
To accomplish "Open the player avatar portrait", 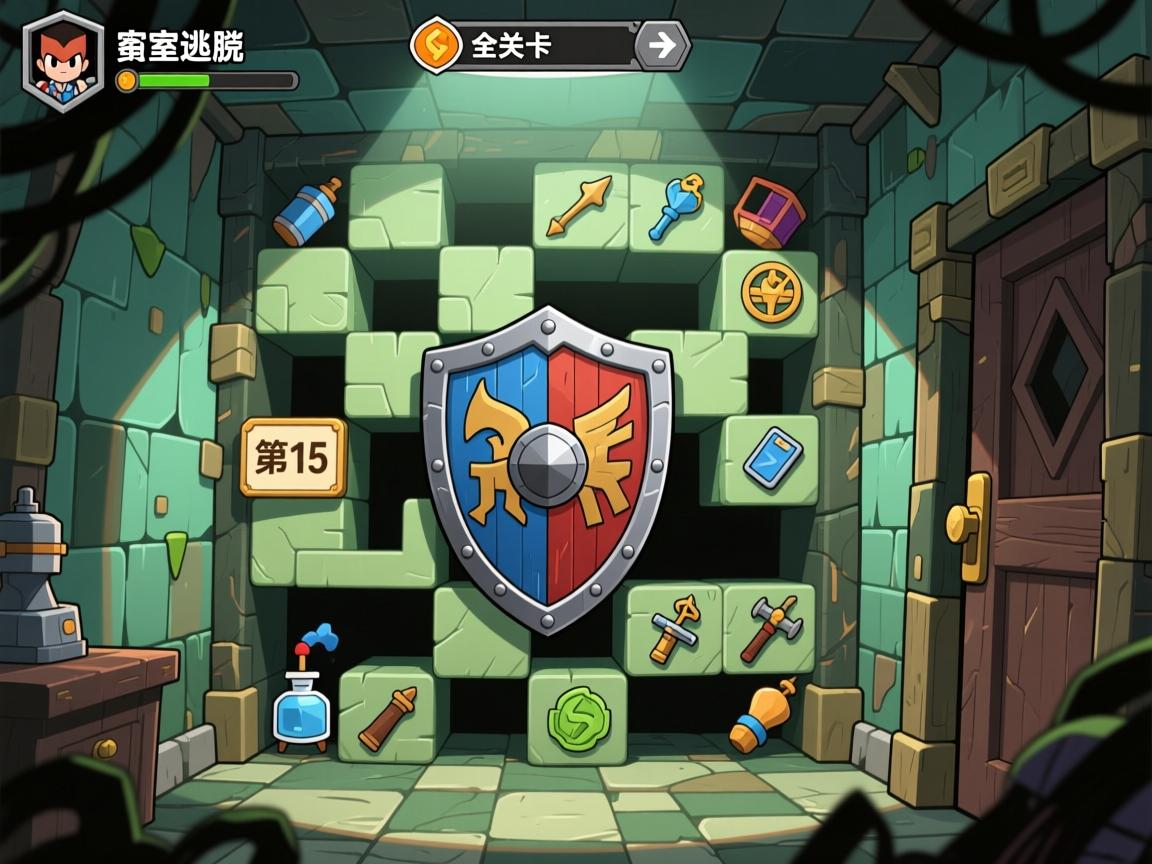I will tap(63, 59).
